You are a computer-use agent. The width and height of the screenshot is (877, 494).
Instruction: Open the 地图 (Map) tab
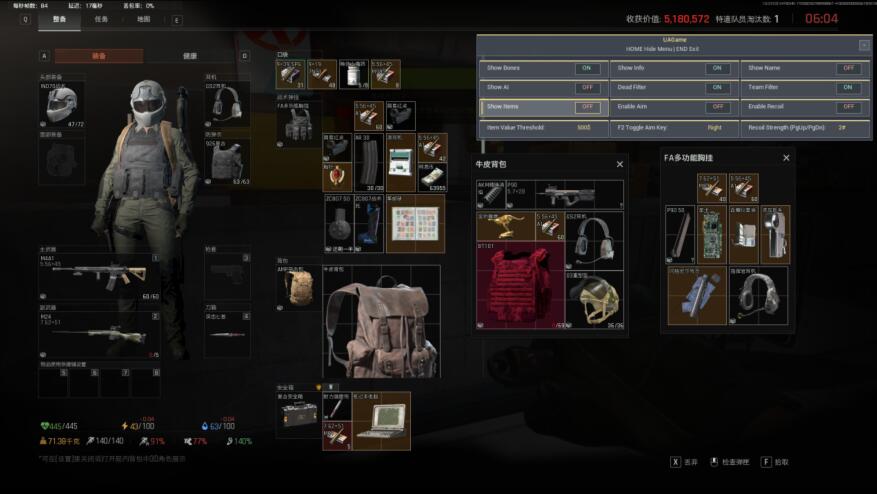pyautogui.click(x=144, y=19)
